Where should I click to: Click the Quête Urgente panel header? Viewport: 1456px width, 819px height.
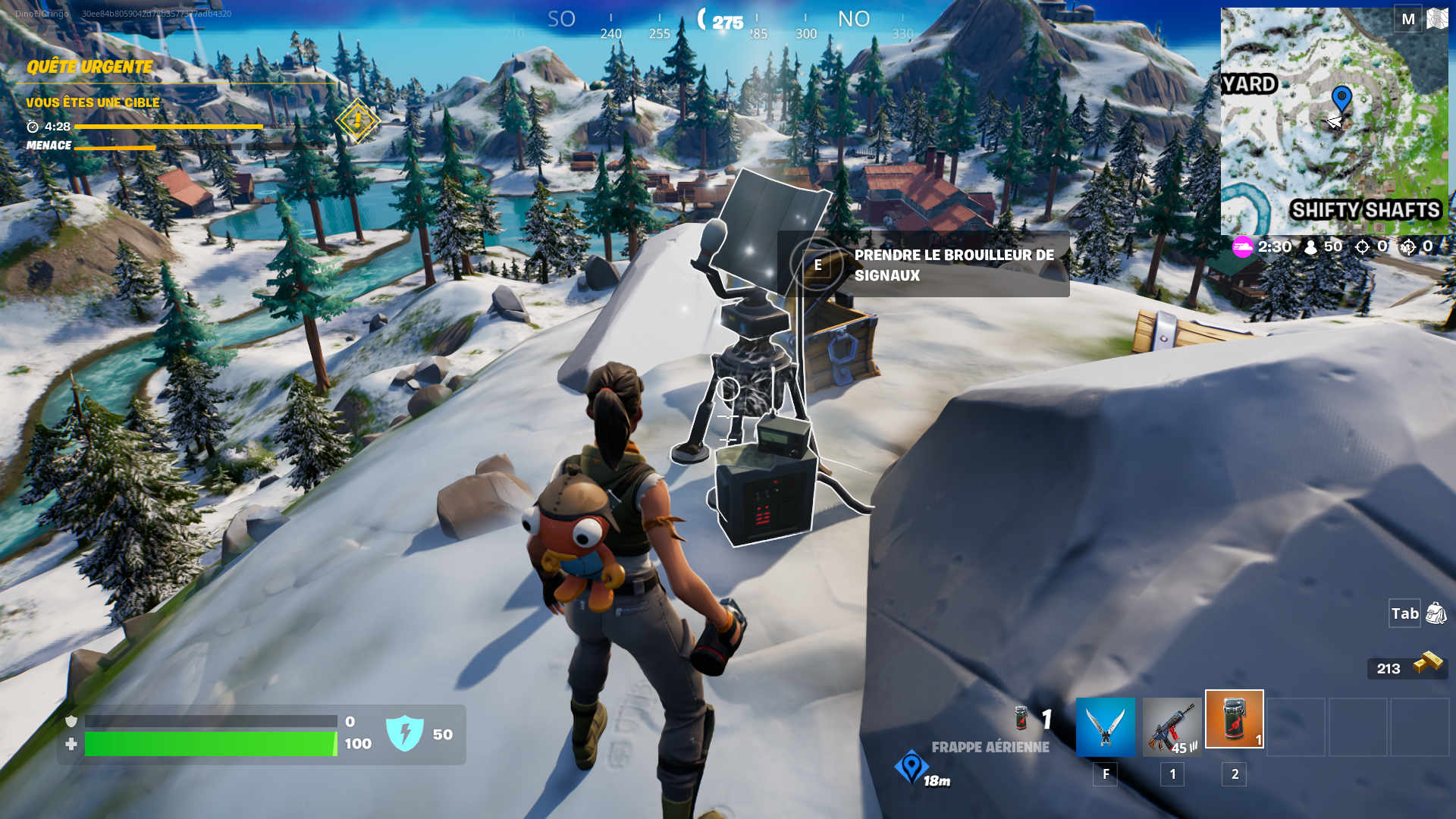89,67
